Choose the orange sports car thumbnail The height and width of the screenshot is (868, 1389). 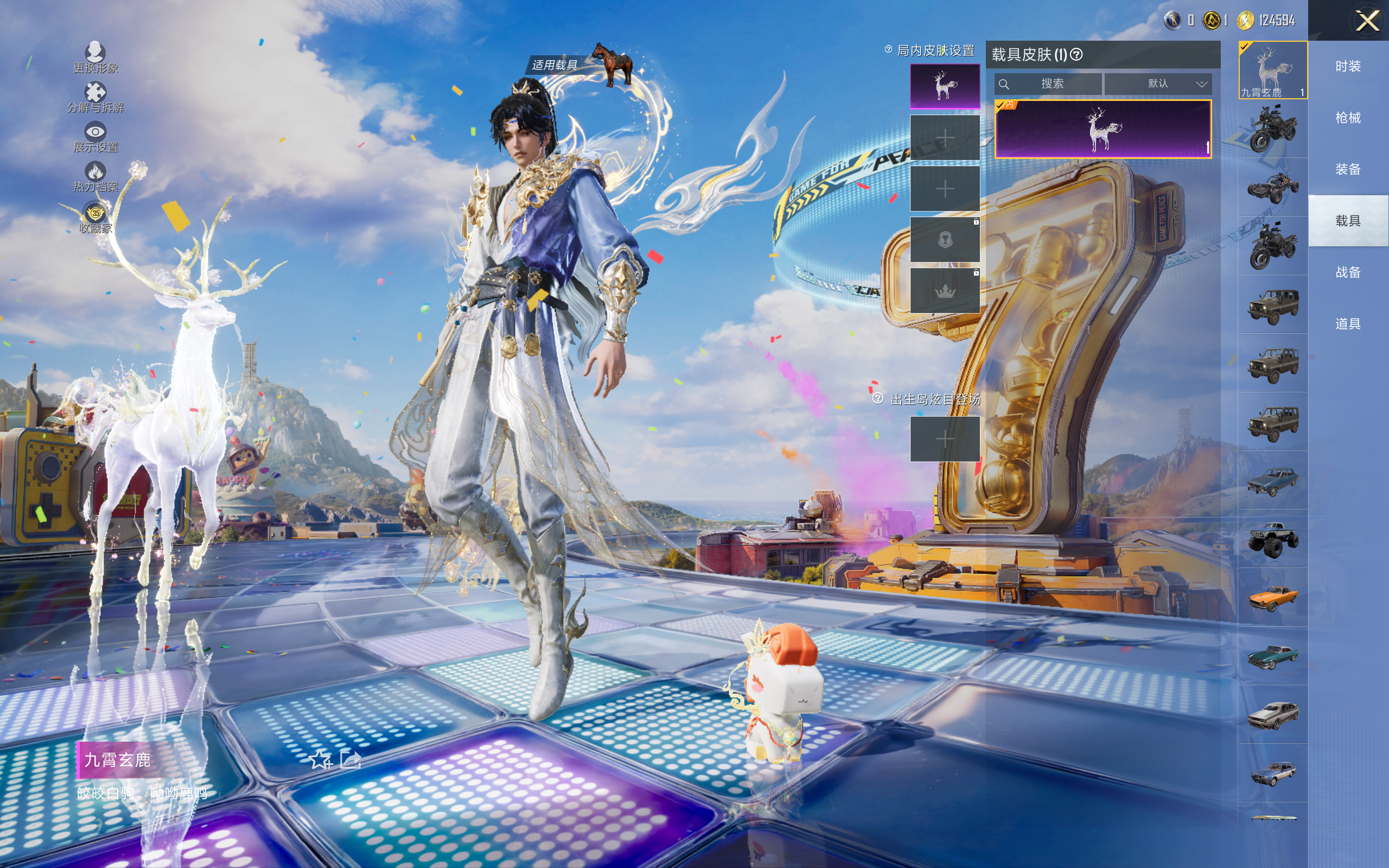pos(1272,597)
